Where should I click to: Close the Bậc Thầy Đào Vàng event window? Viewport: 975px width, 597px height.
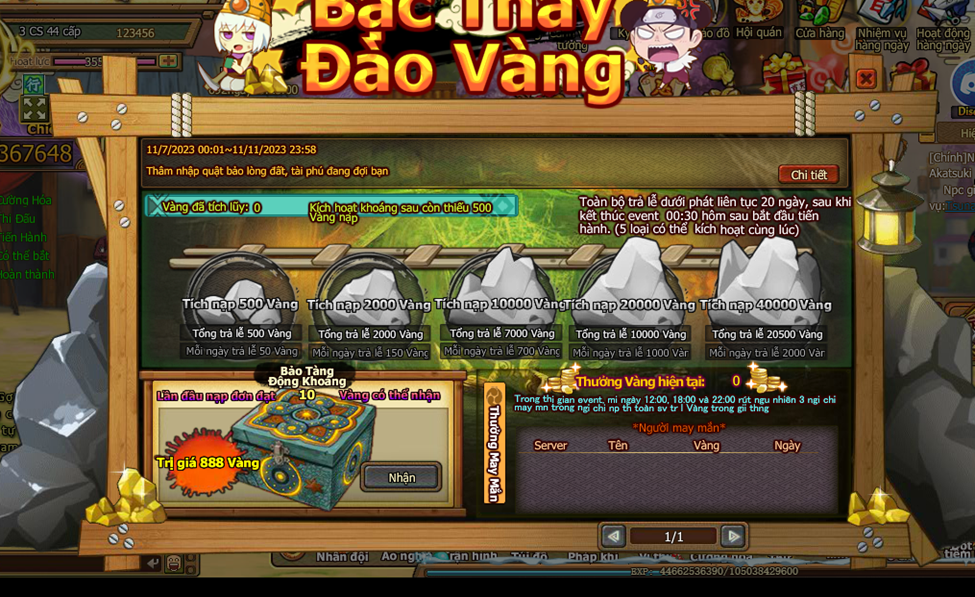click(866, 78)
